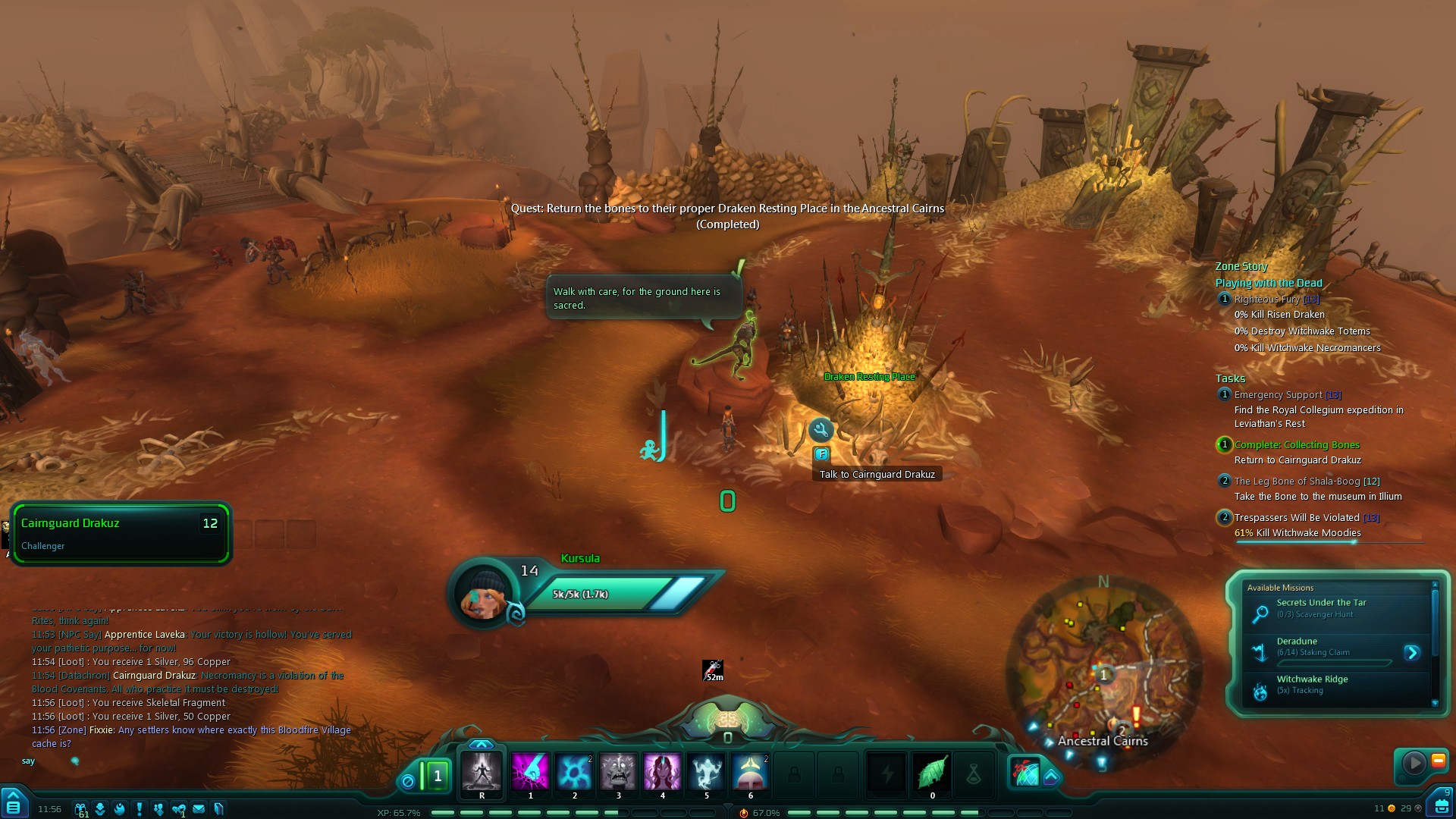Track the Trespassers Will Be Violated task
1456x819 pixels.
click(1297, 518)
